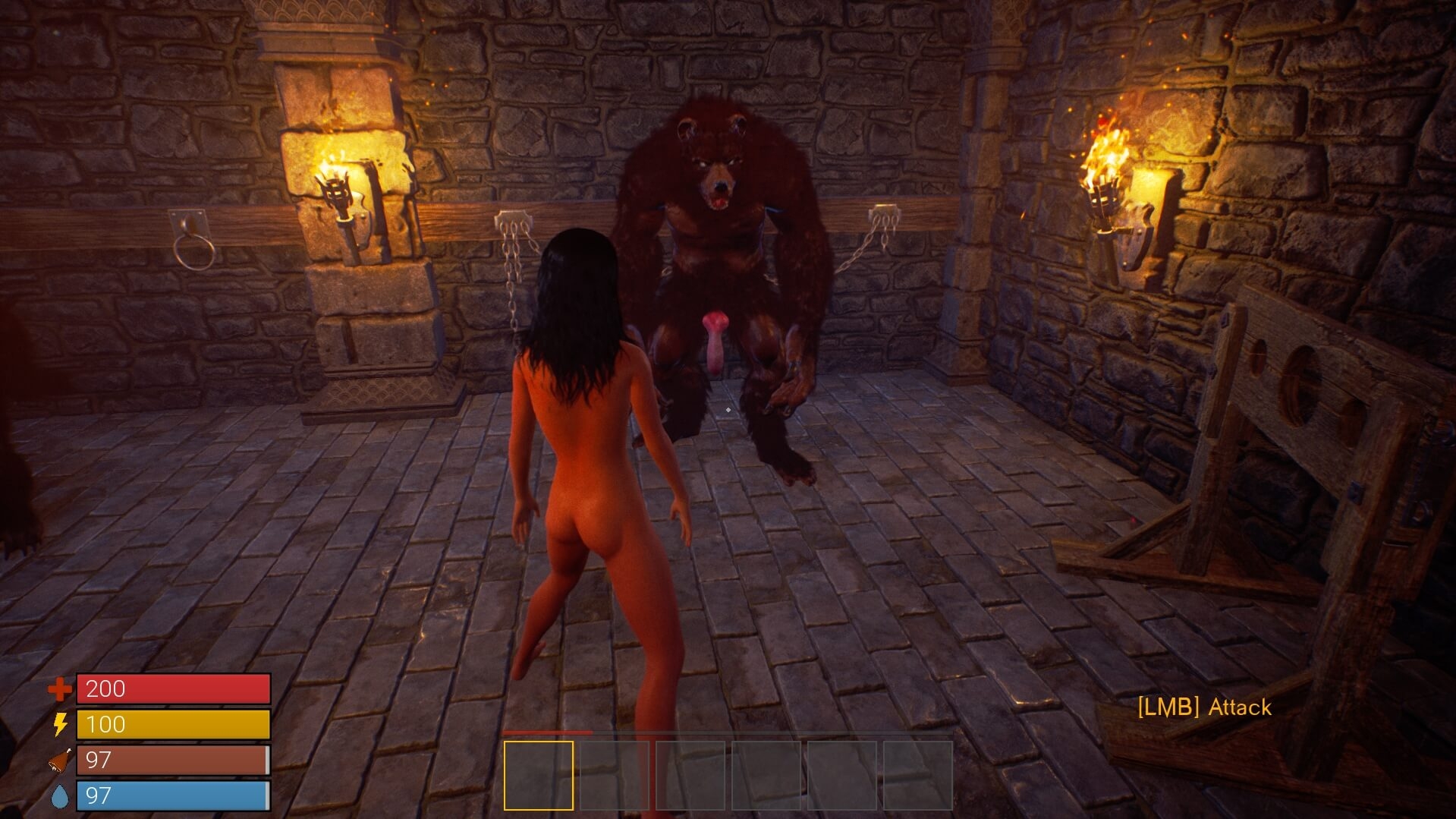Select the yellow-outlined active hotbar slot
Viewport: 1456px width, 819px height.
(539, 775)
